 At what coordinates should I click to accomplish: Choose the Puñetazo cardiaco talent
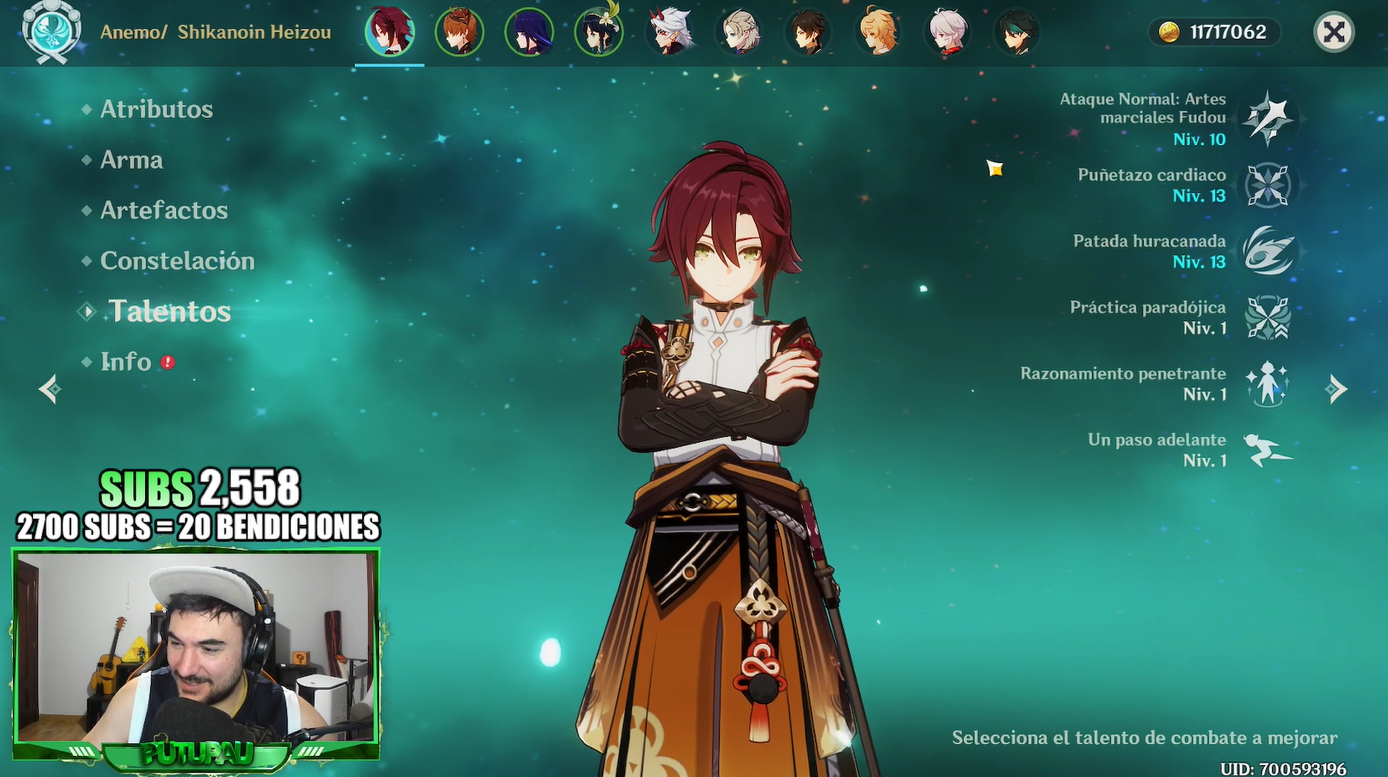1268,186
